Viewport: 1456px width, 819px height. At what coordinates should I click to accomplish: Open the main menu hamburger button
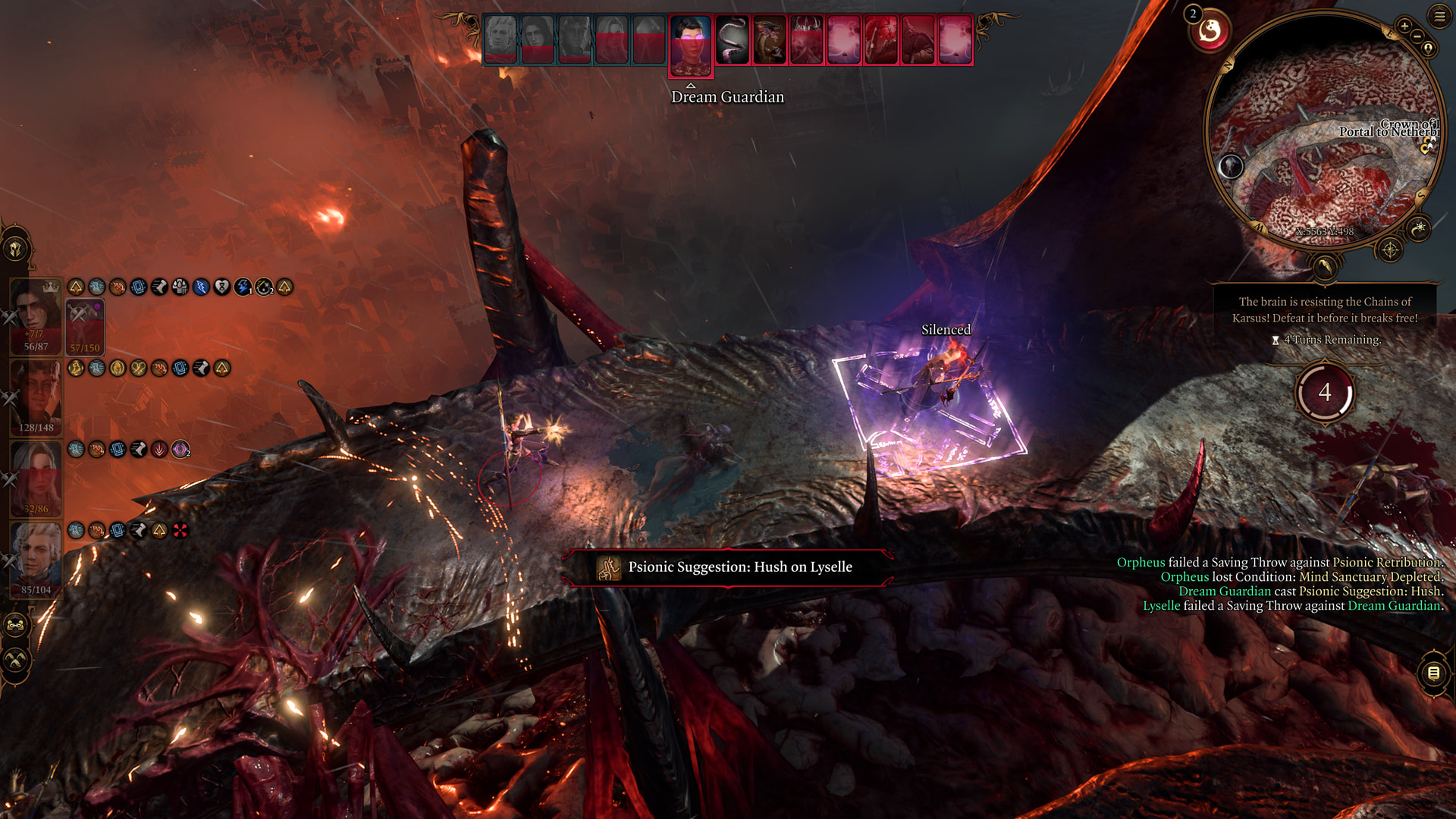[1439, 16]
